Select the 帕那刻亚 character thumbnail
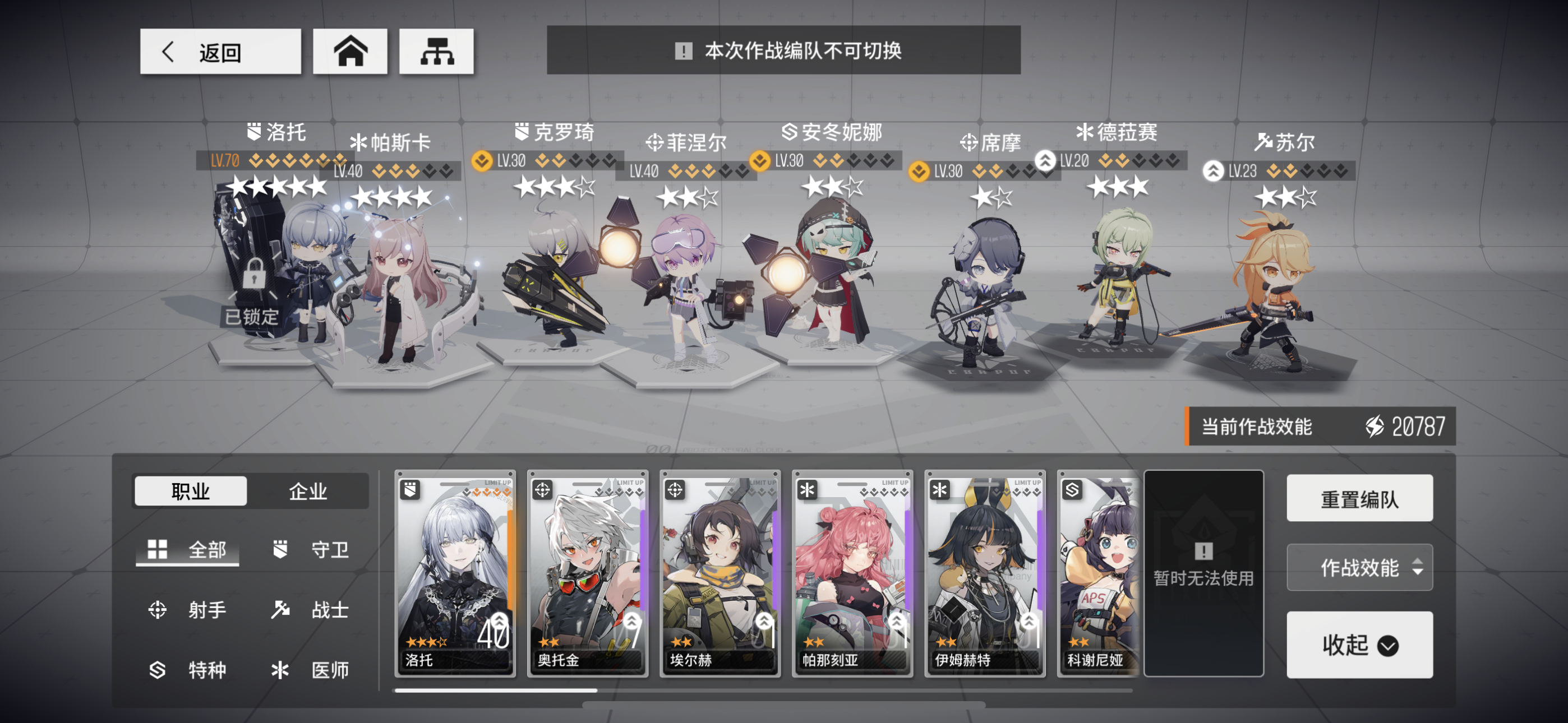This screenshot has width=1568, height=723. coord(852,575)
